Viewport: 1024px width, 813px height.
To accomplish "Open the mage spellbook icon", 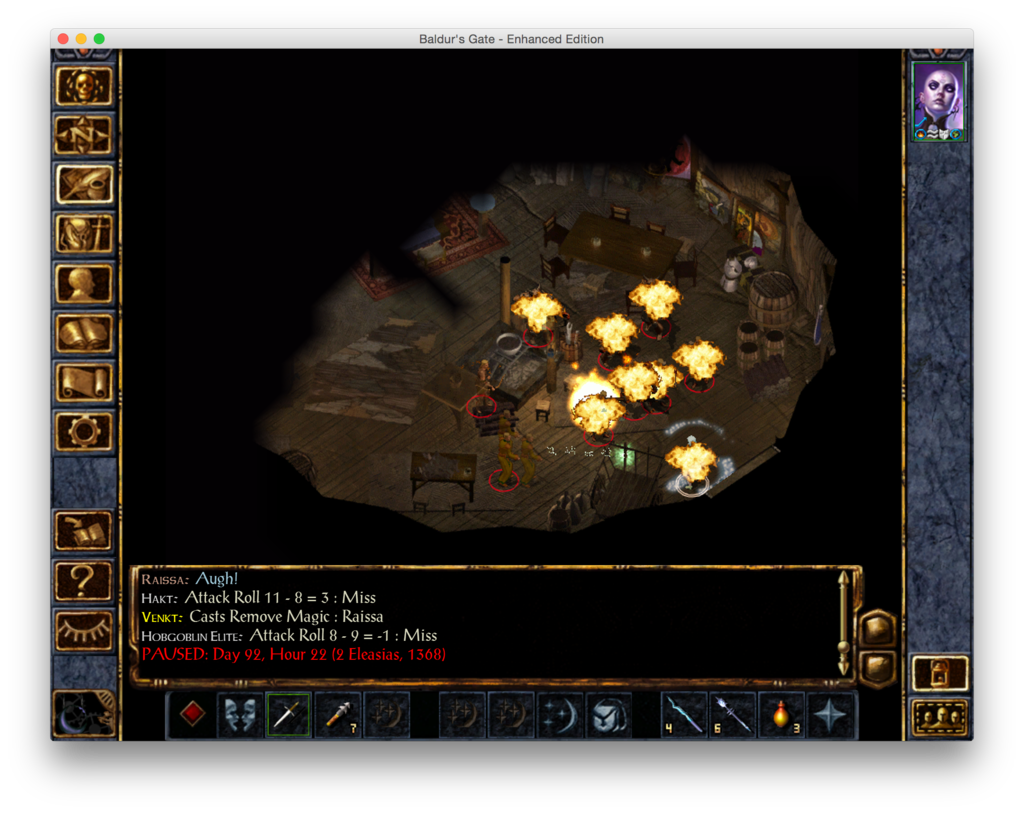I will click(84, 332).
